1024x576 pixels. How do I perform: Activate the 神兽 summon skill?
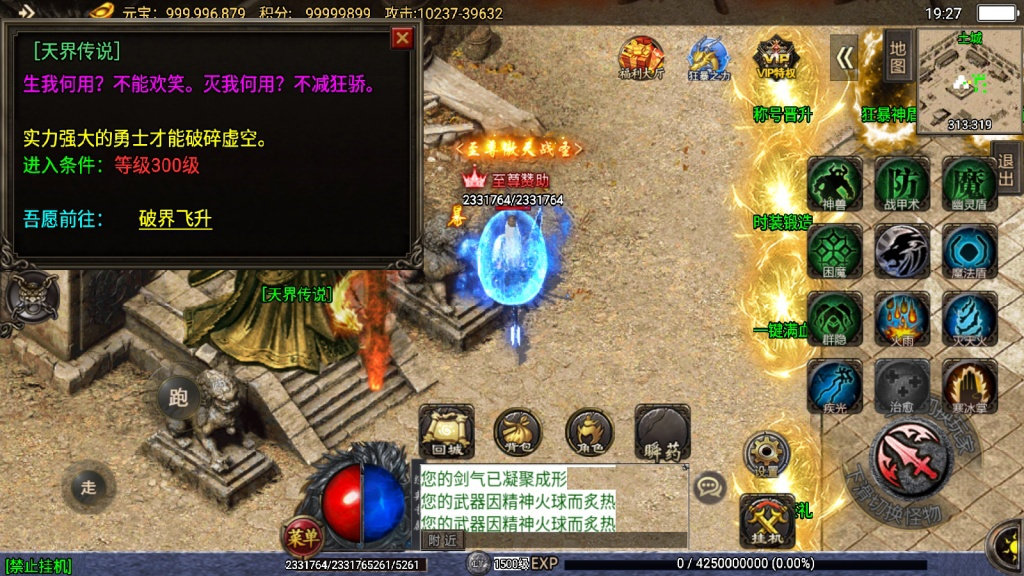pyautogui.click(x=834, y=184)
